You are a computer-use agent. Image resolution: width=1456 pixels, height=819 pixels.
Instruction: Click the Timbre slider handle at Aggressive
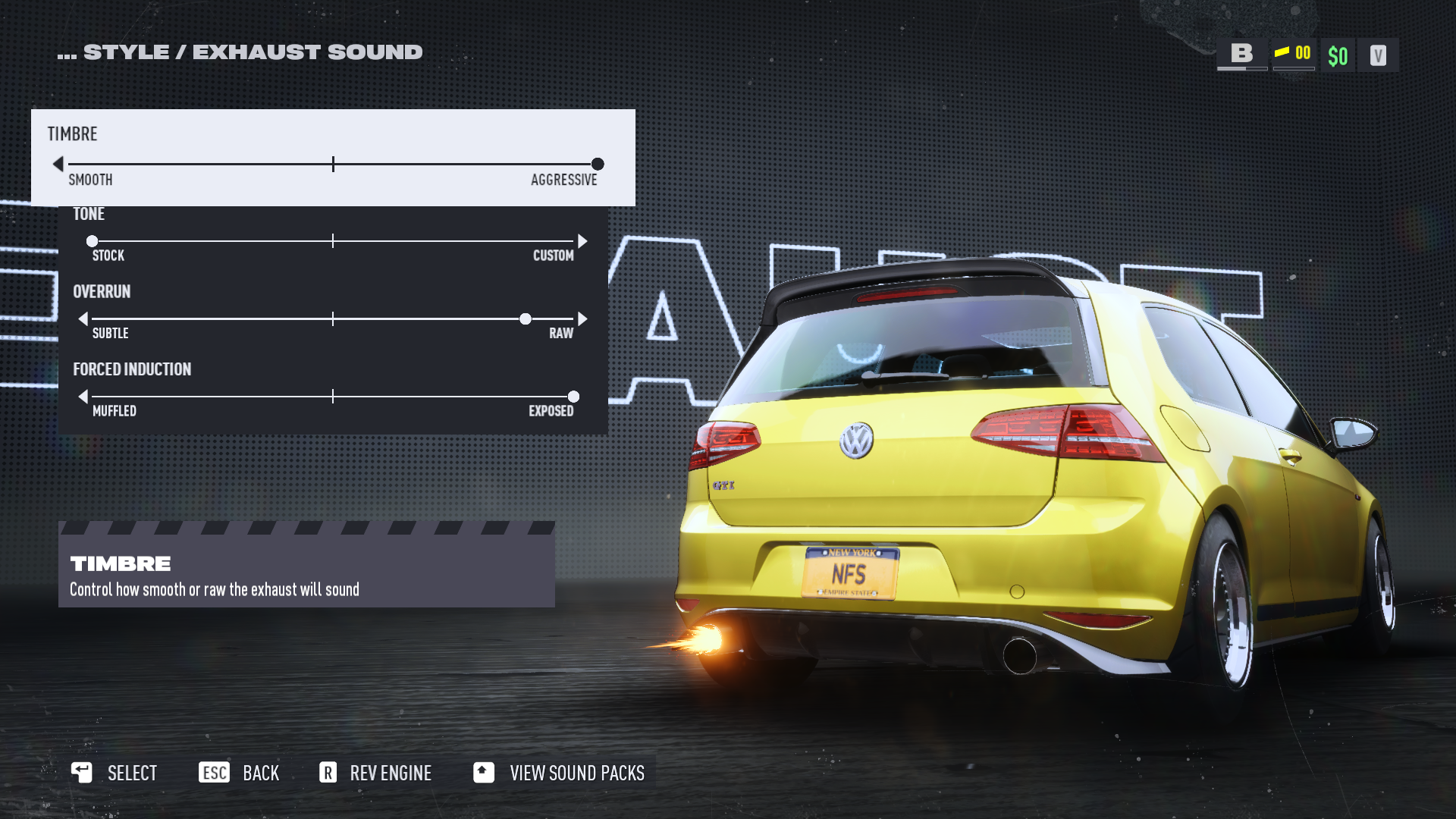point(598,164)
